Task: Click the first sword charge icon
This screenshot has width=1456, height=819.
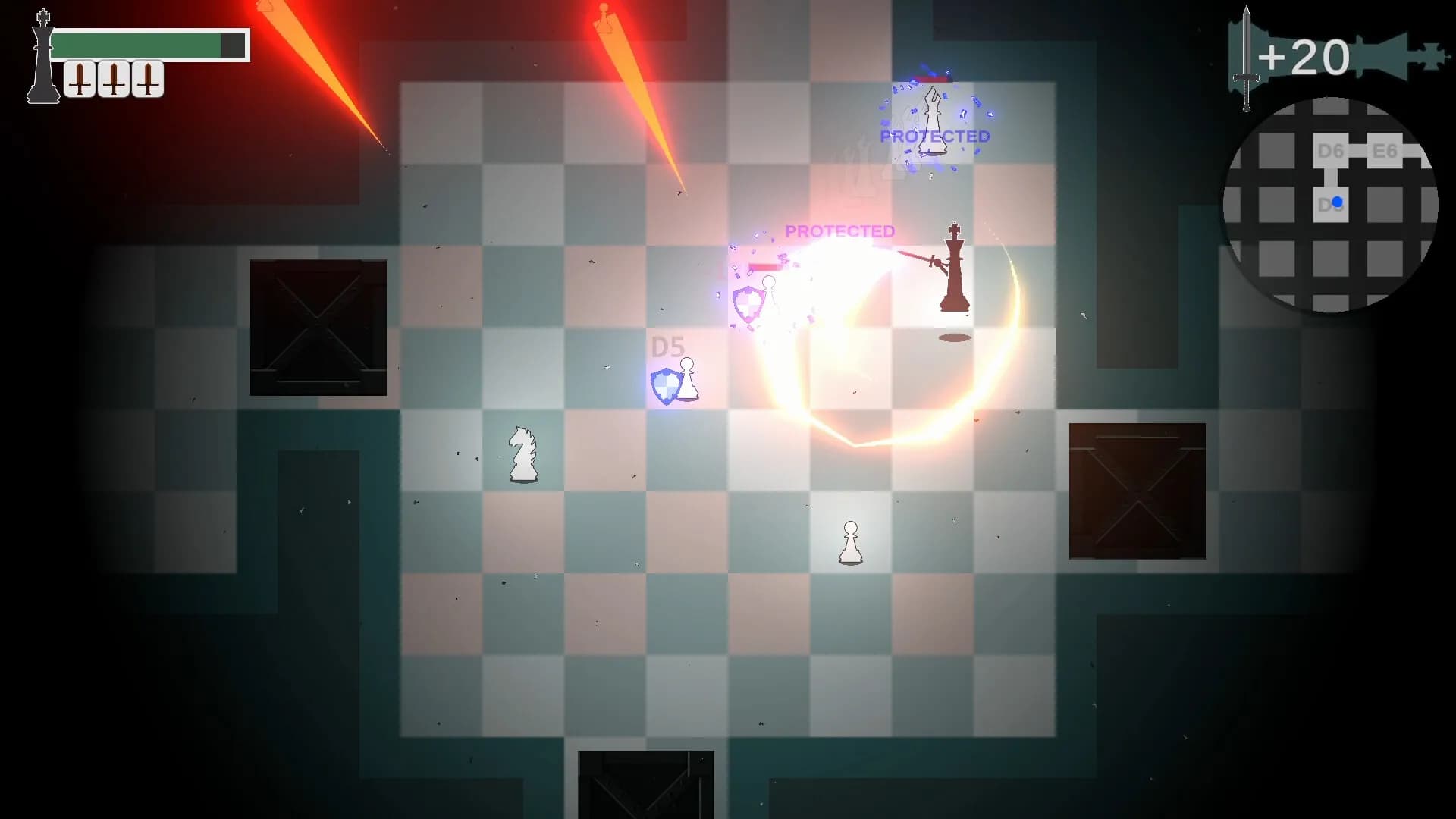Action: tap(78, 76)
